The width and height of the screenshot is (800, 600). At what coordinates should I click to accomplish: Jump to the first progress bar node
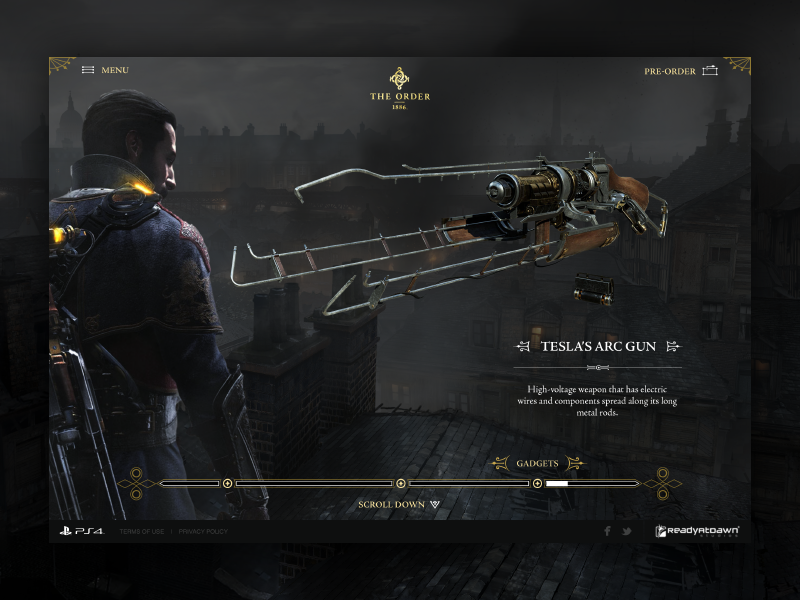228,483
